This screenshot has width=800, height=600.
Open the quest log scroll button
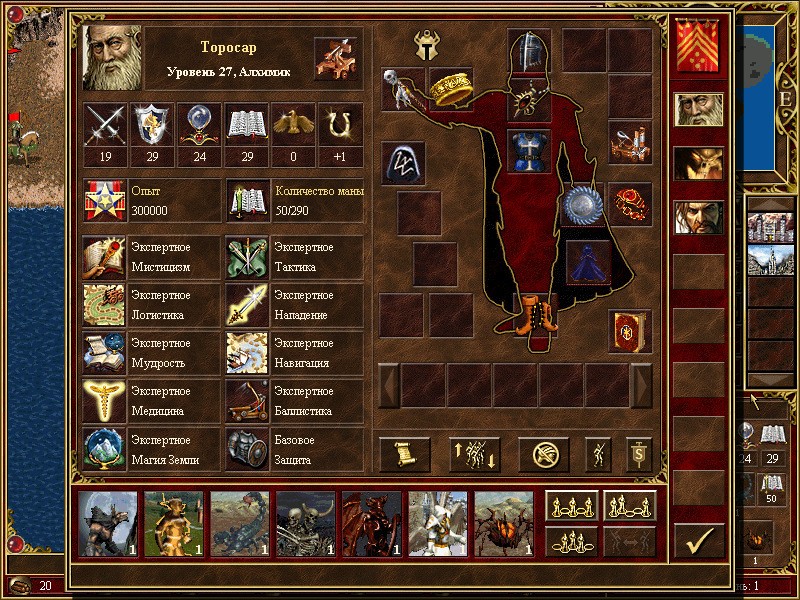click(x=405, y=455)
